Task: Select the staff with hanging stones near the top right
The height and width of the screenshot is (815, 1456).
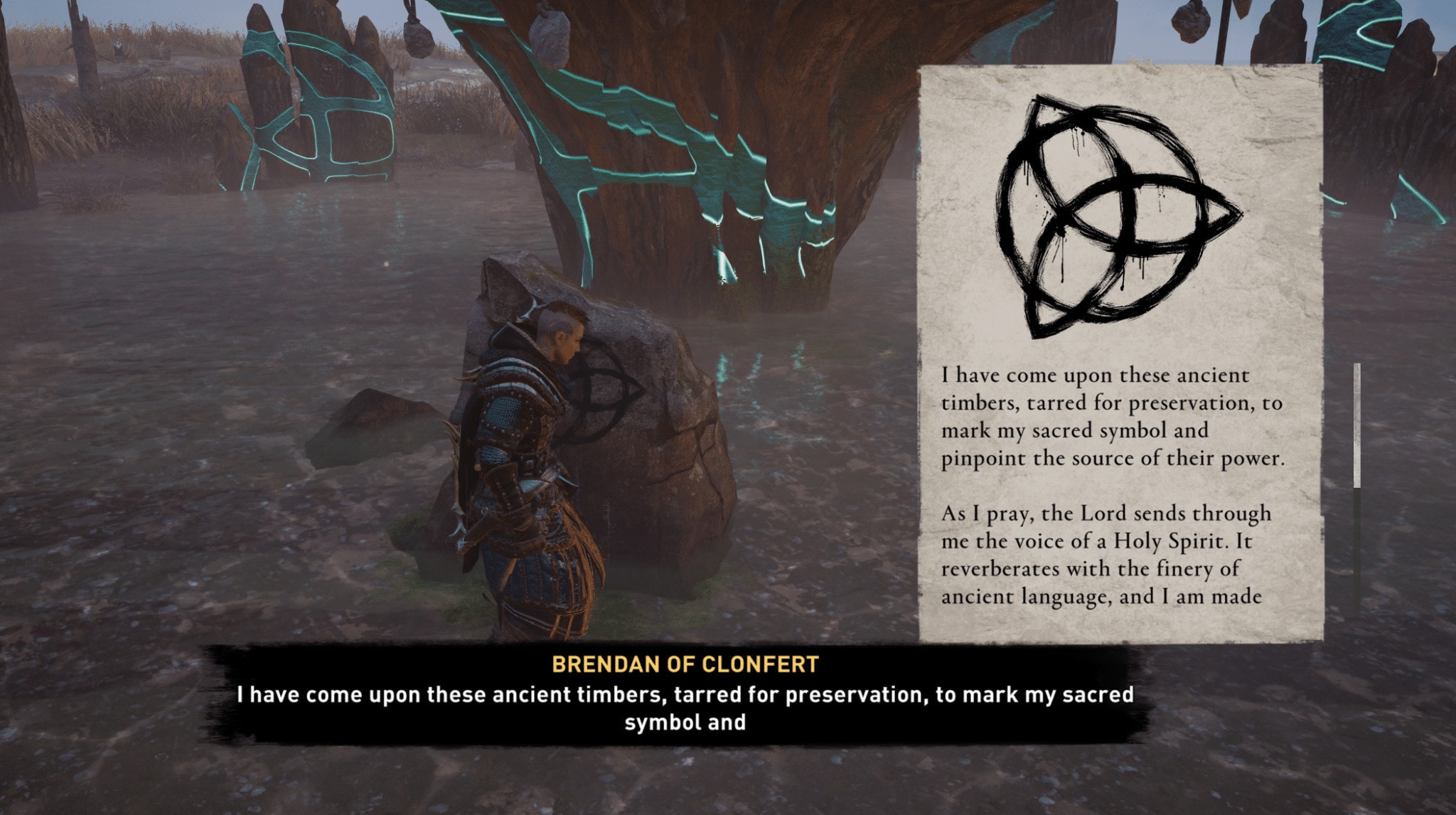Action: point(1223,28)
